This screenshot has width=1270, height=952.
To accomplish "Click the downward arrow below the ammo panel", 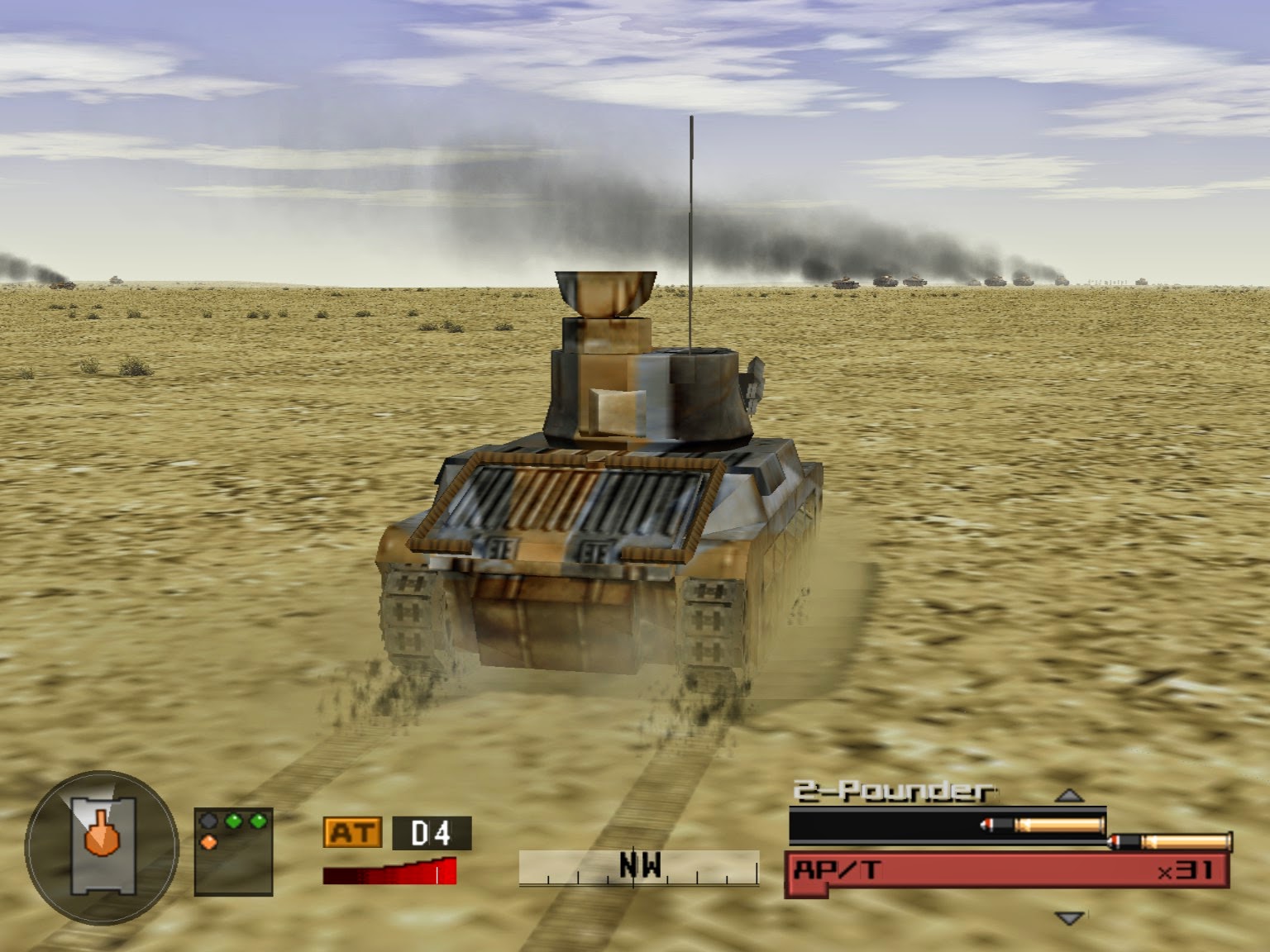I will [1069, 916].
